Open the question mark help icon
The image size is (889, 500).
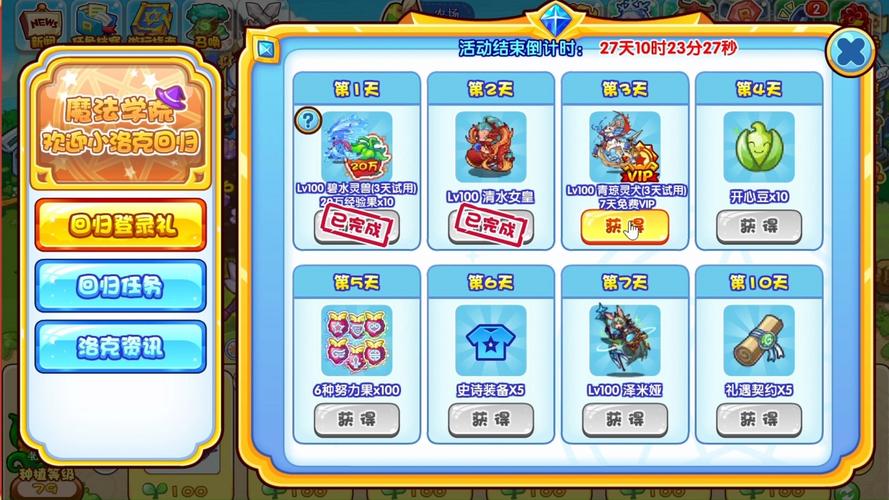point(307,121)
